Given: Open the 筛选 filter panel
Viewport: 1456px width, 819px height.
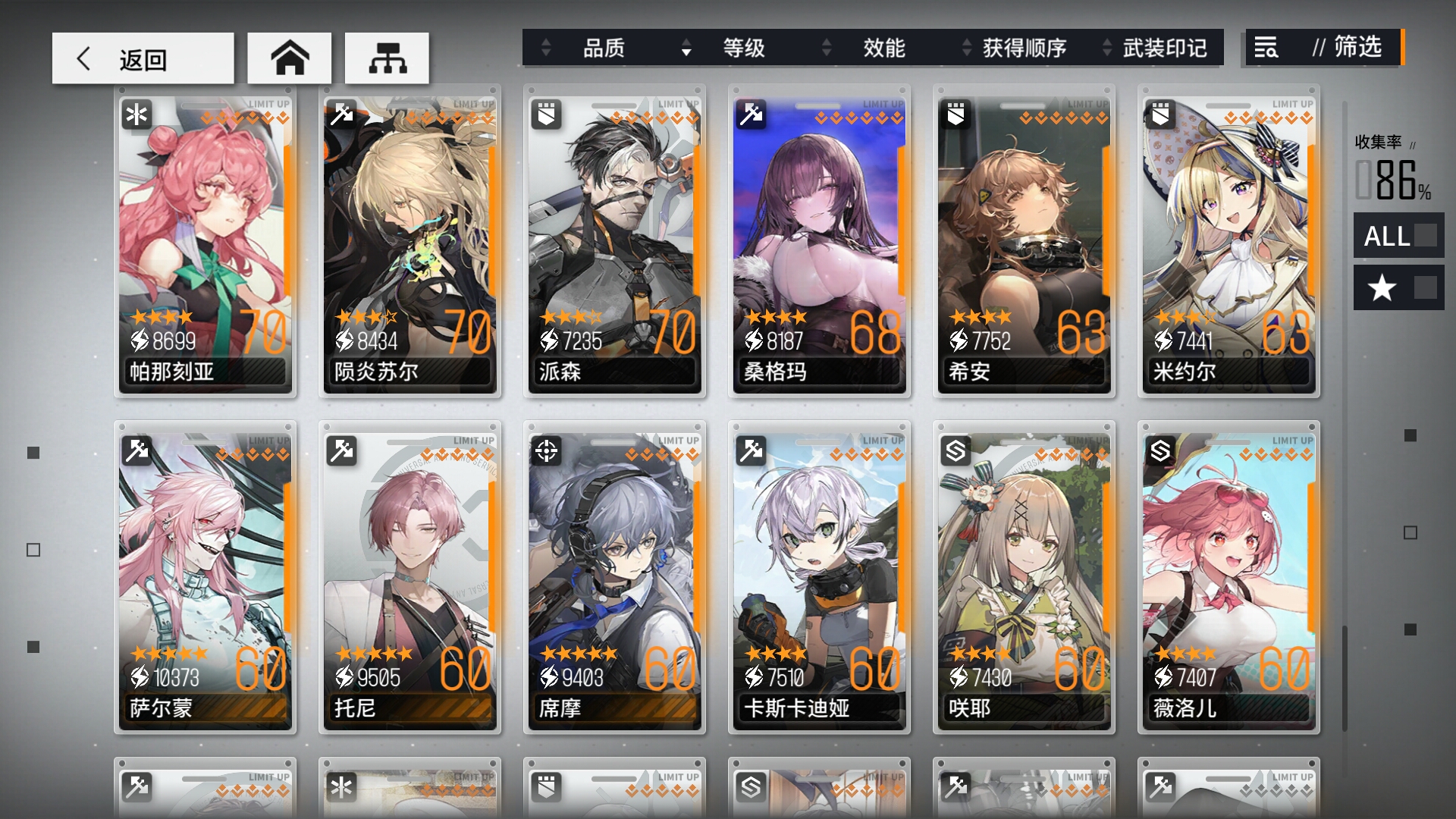Looking at the screenshot, I should [x=1324, y=48].
